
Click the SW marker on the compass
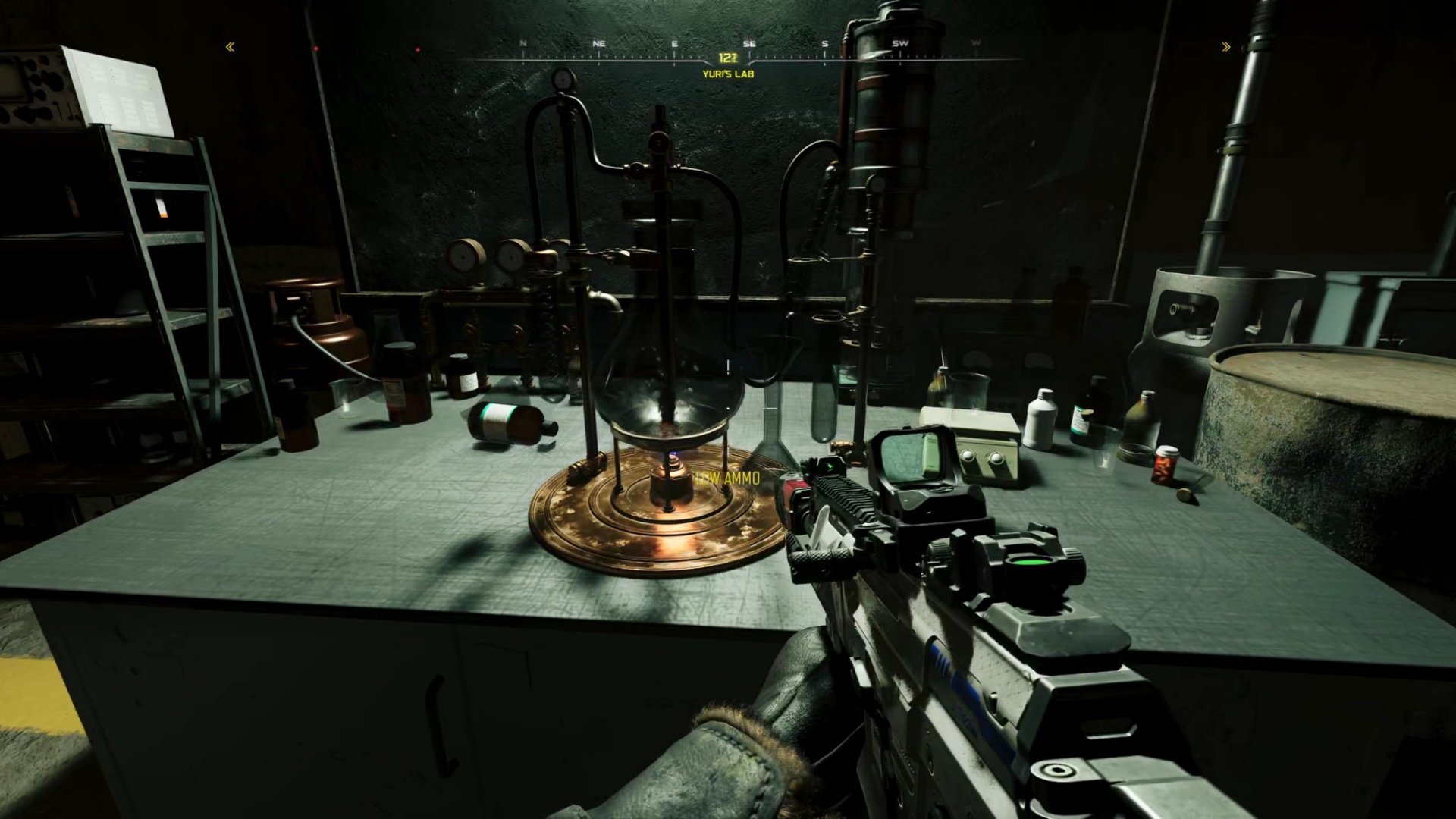tap(901, 43)
